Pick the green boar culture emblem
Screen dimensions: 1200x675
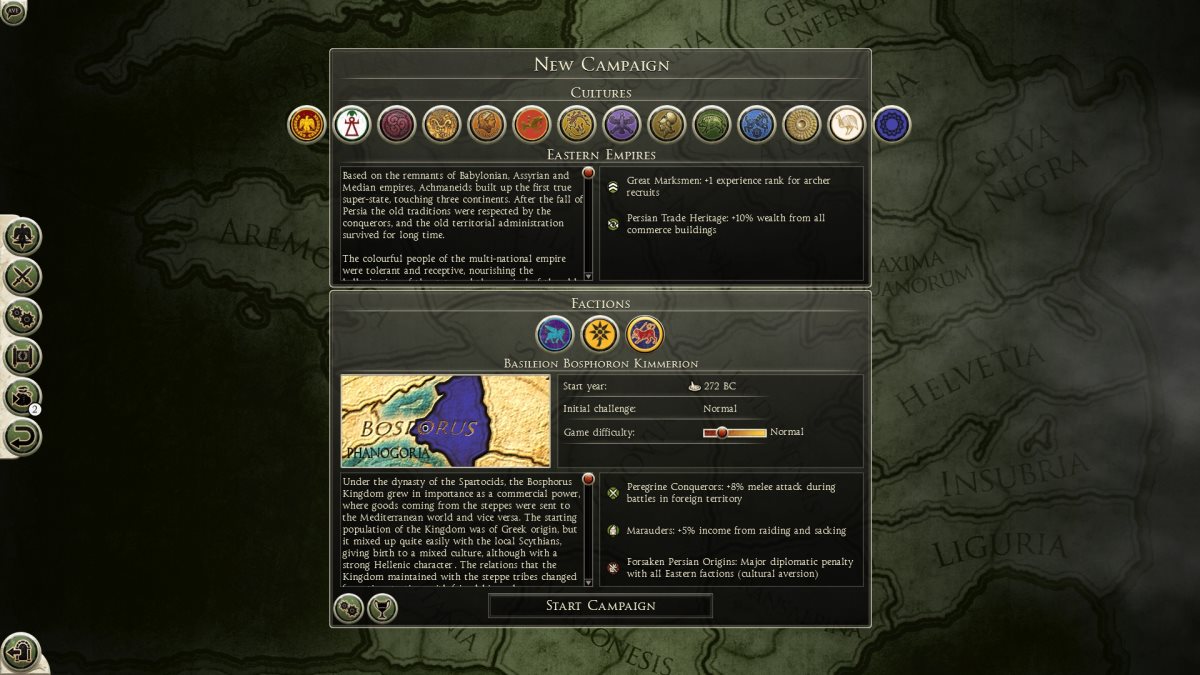click(712, 124)
